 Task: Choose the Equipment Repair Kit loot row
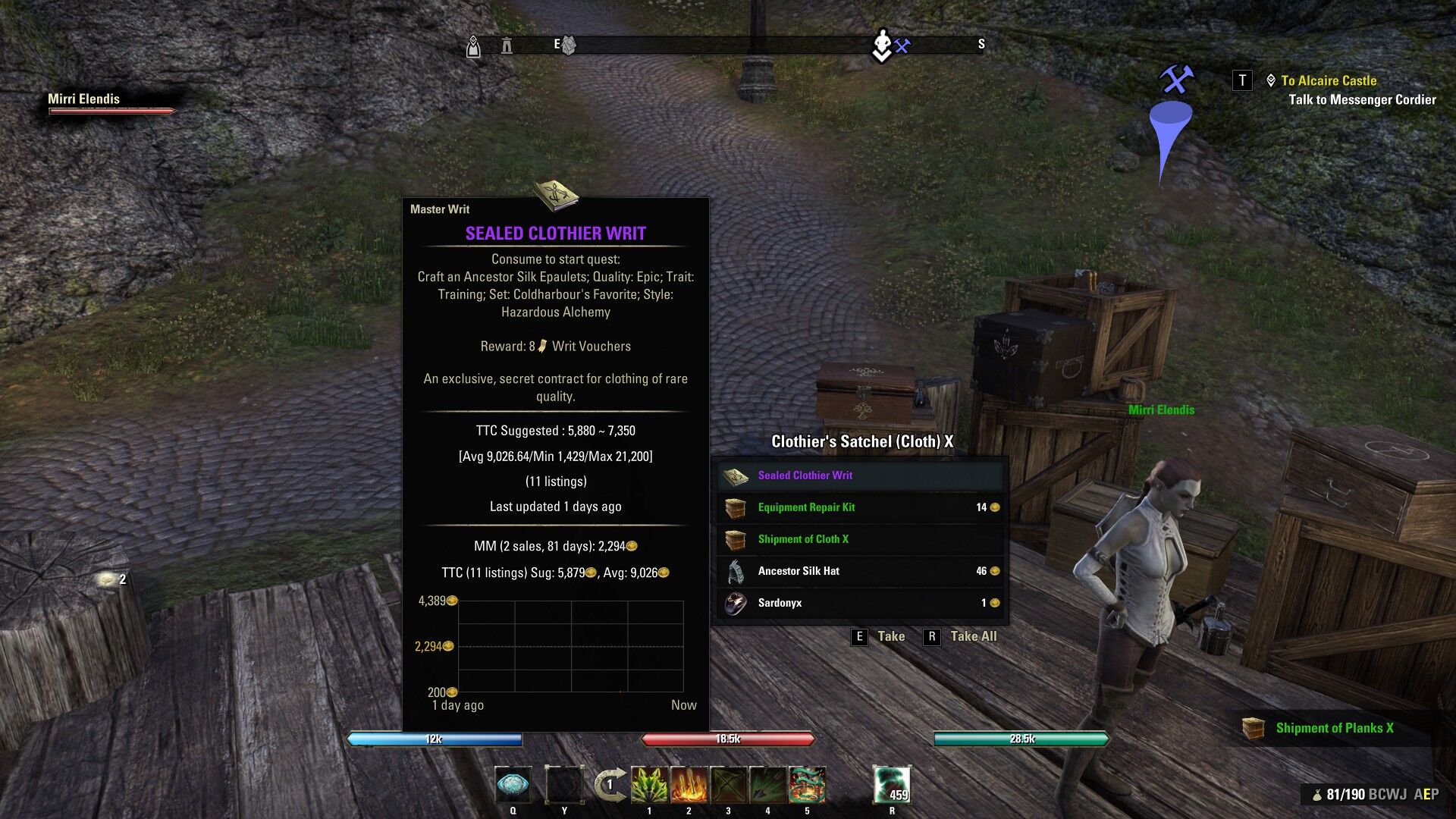click(860, 507)
